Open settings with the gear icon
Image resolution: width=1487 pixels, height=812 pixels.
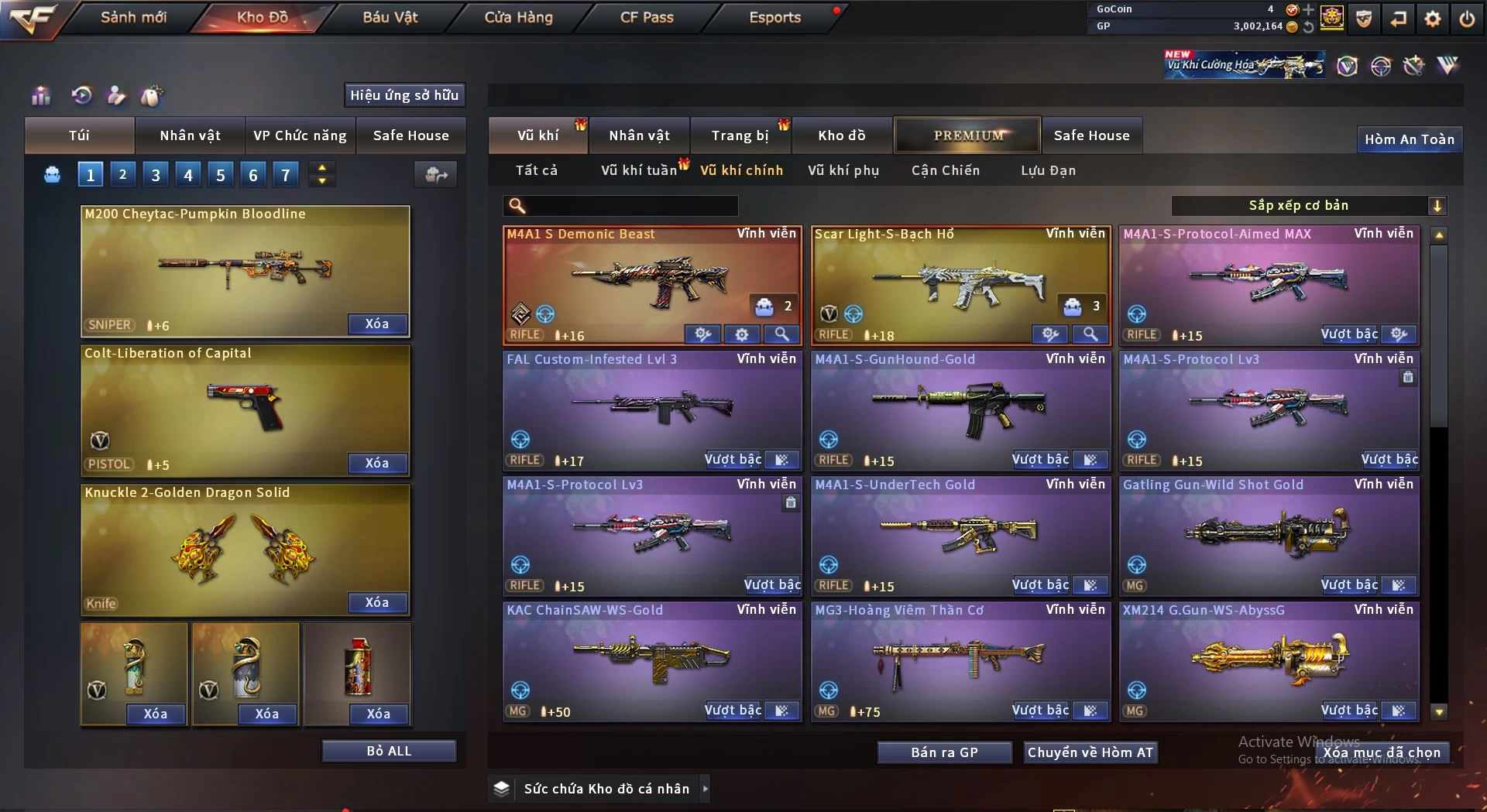pyautogui.click(x=1433, y=19)
